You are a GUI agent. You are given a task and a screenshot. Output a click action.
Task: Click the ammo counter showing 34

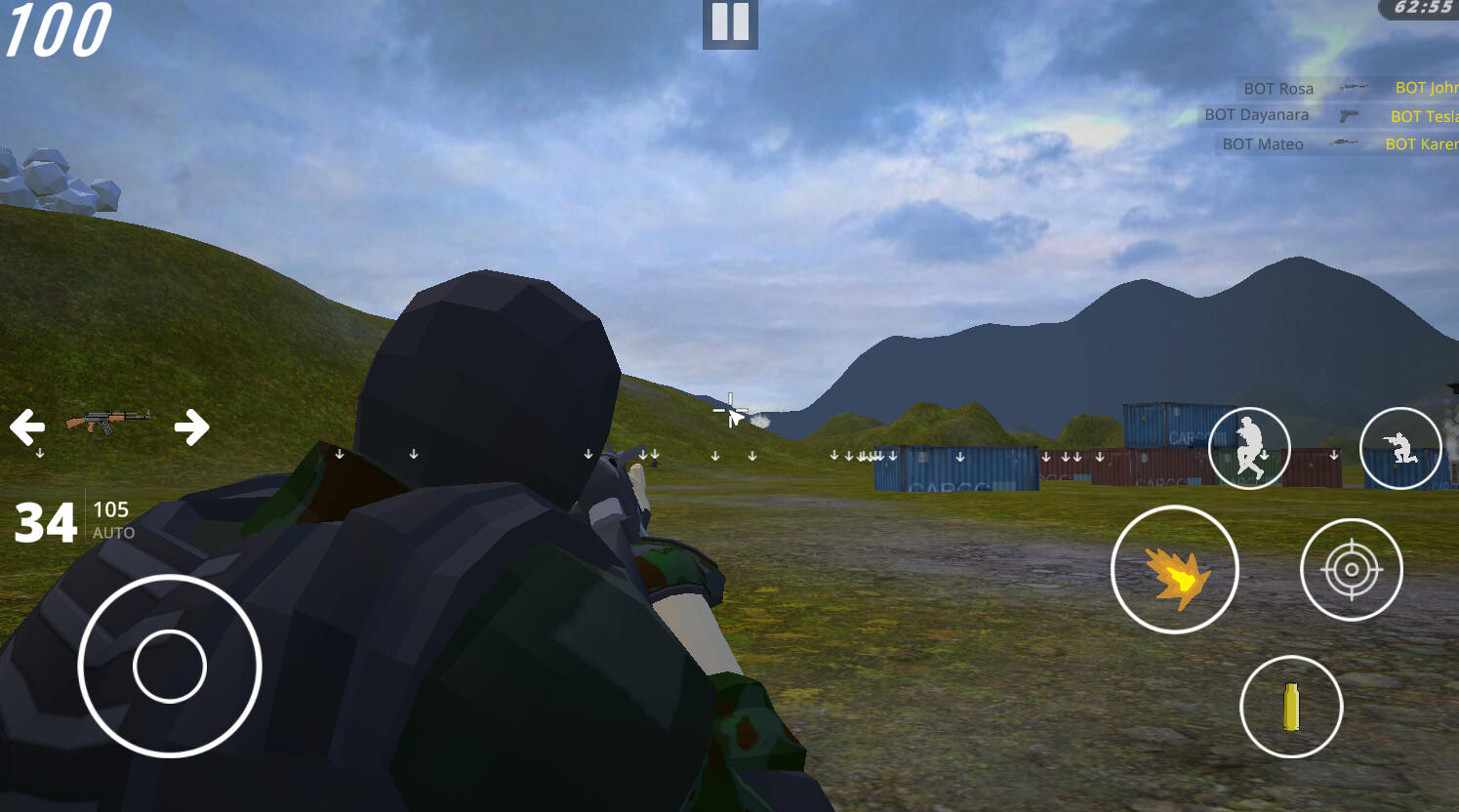[x=47, y=522]
